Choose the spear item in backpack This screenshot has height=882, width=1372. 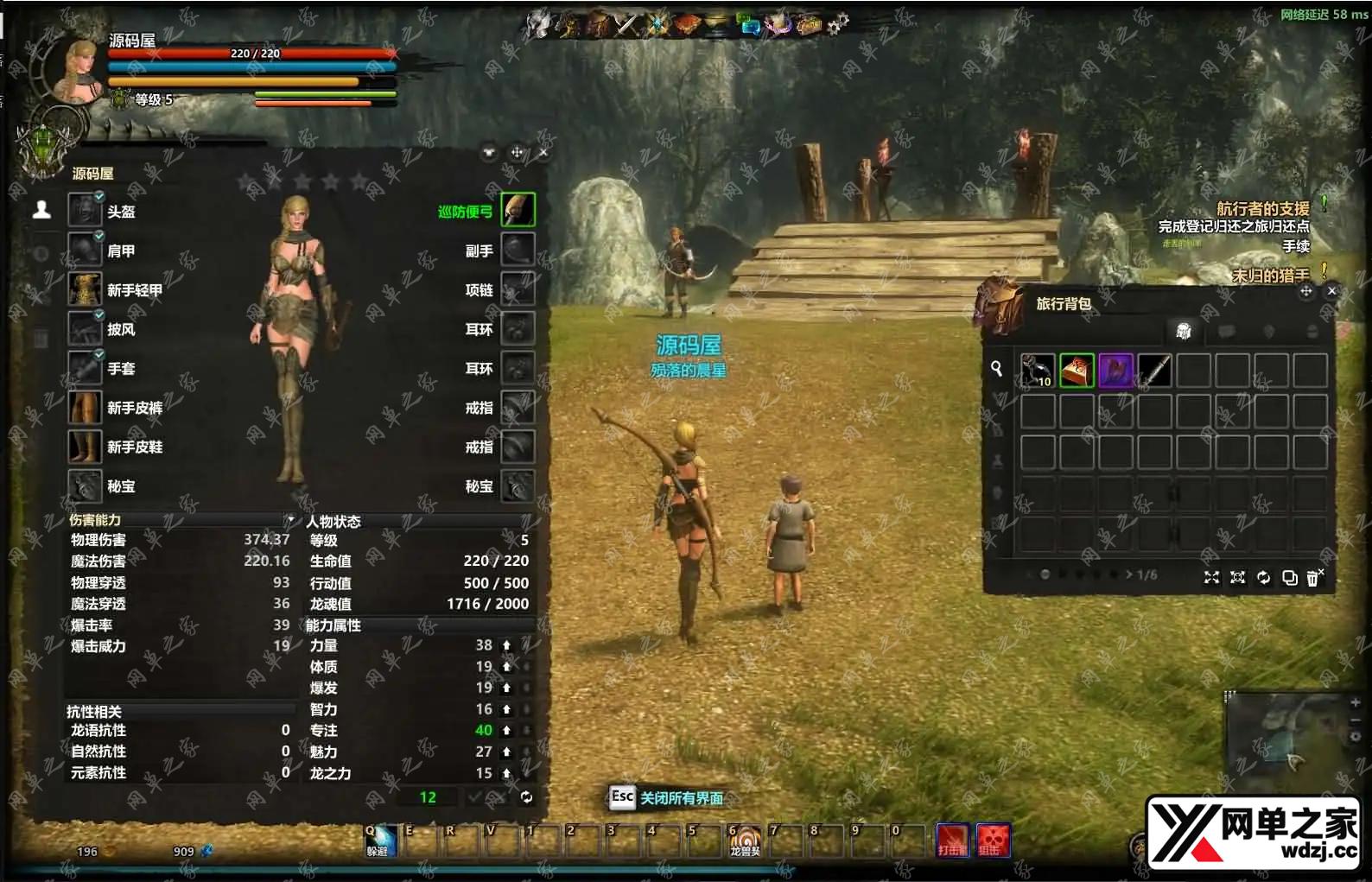[x=1154, y=371]
